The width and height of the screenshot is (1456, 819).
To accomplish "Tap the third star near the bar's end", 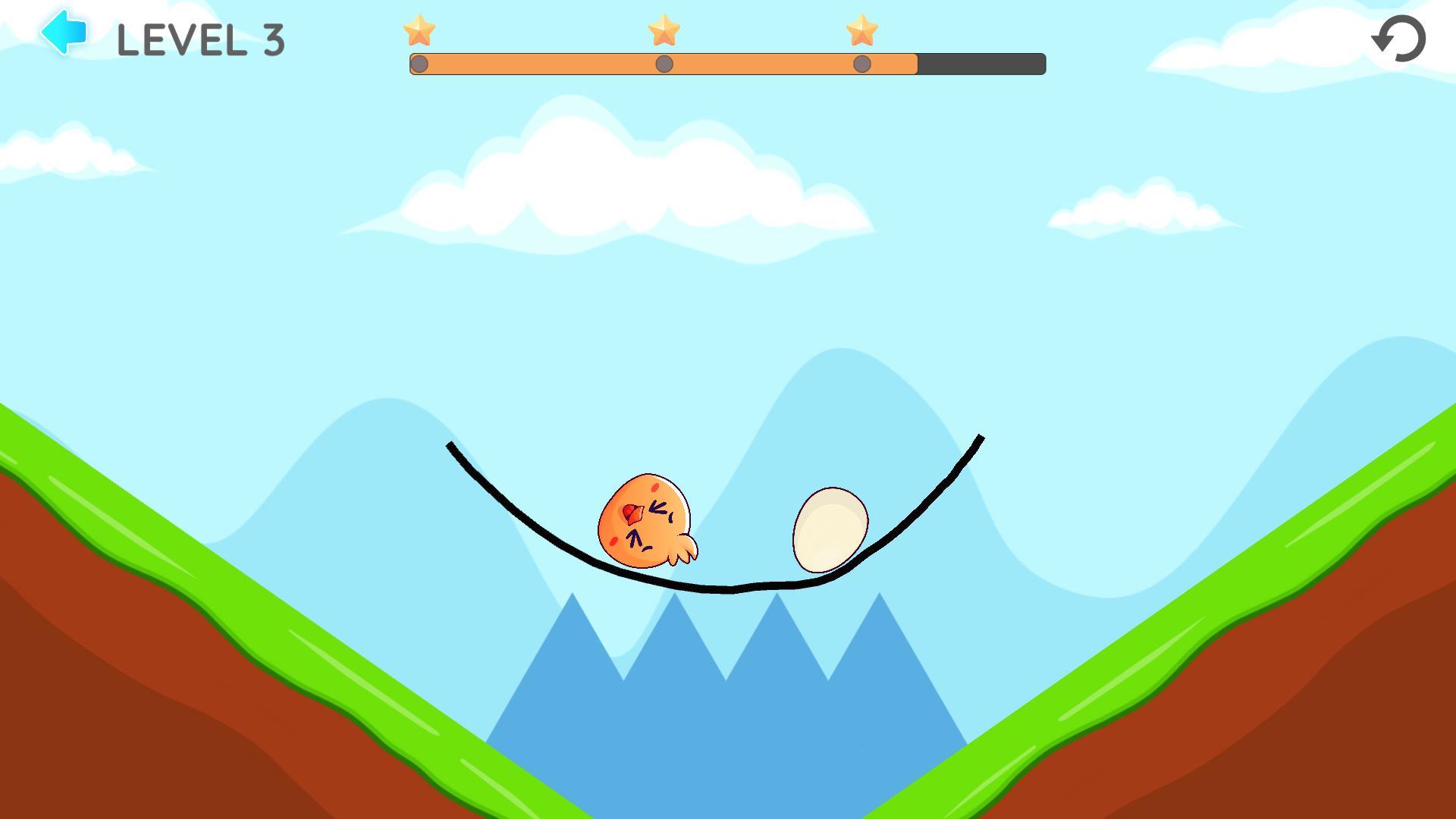I will point(861,32).
